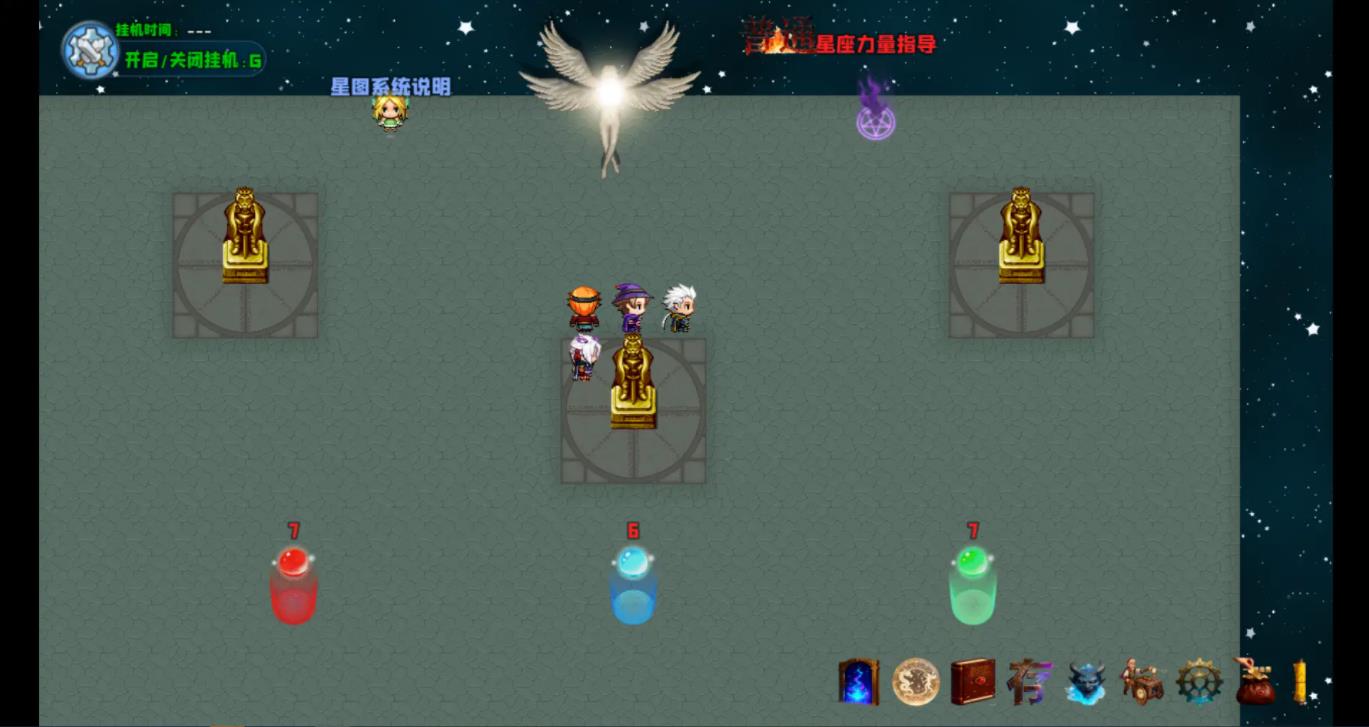The image size is (1369, 727).
Task: Click the dragon coin medallion icon
Action: tap(913, 682)
